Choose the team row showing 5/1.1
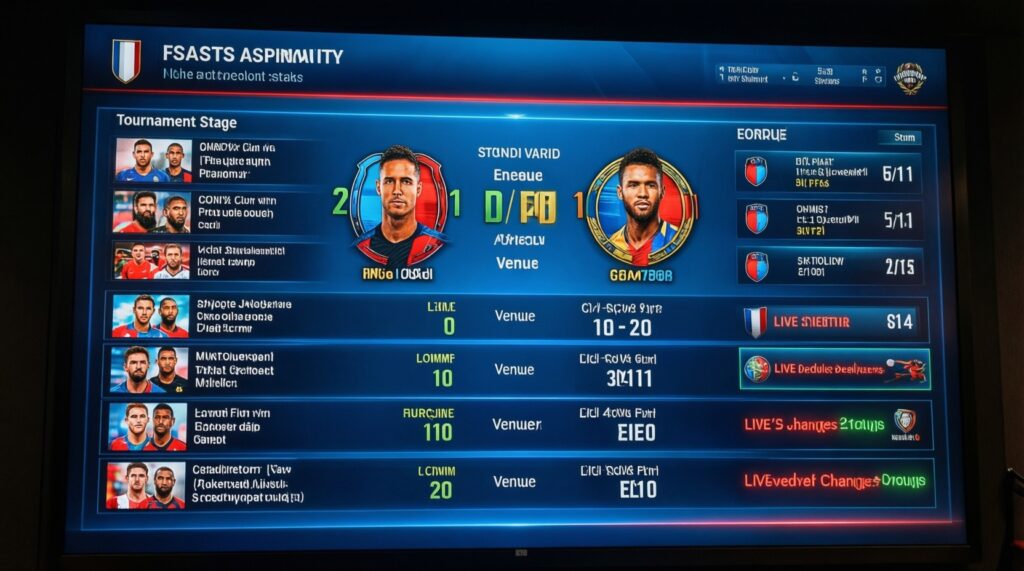Screen dimensions: 1024x571 click(x=828, y=219)
